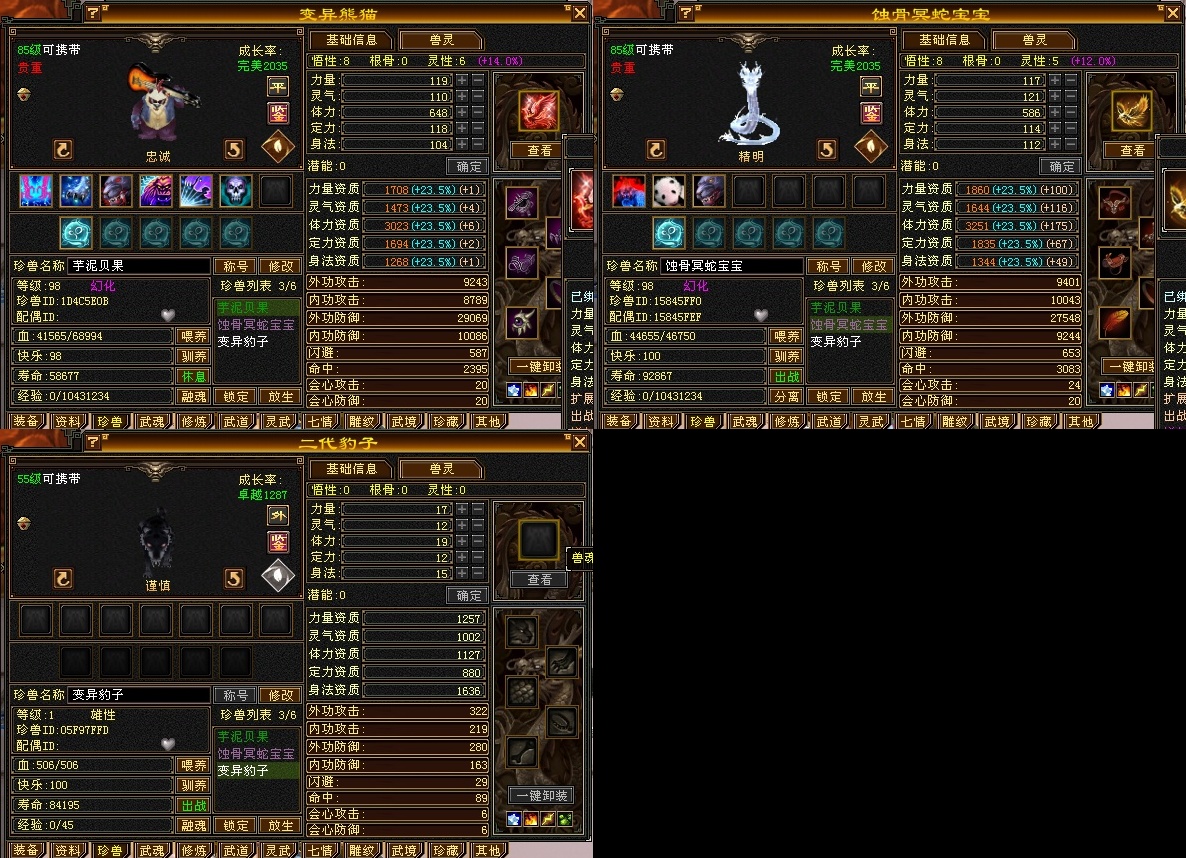Open the 兽灵 tab in 变异熊猫 window
Viewport: 1186px width, 858px height.
point(441,40)
